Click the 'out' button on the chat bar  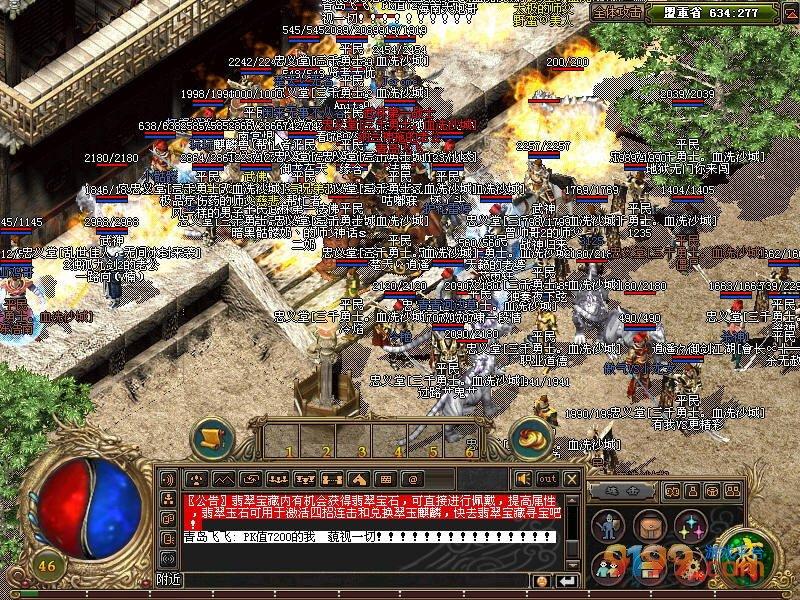(547, 479)
